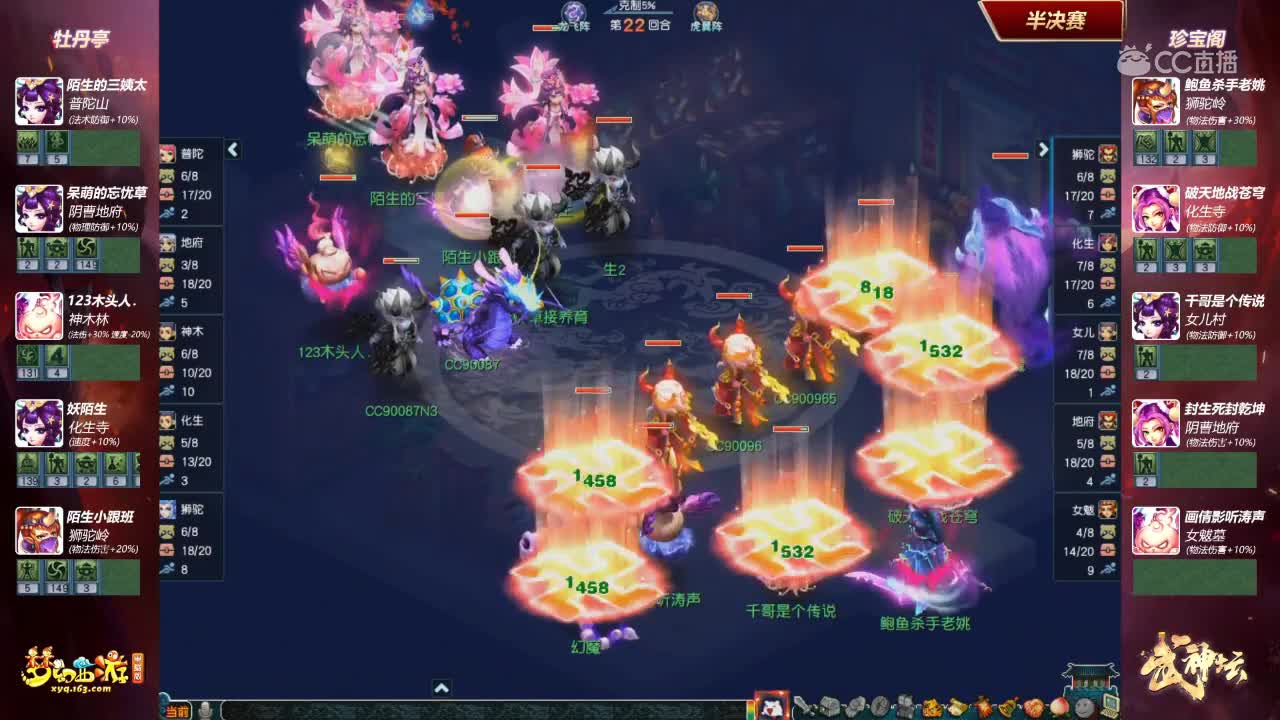The image size is (1280, 720).
Task: Click the golden bell icon in the item bar
Action: pos(1009,706)
